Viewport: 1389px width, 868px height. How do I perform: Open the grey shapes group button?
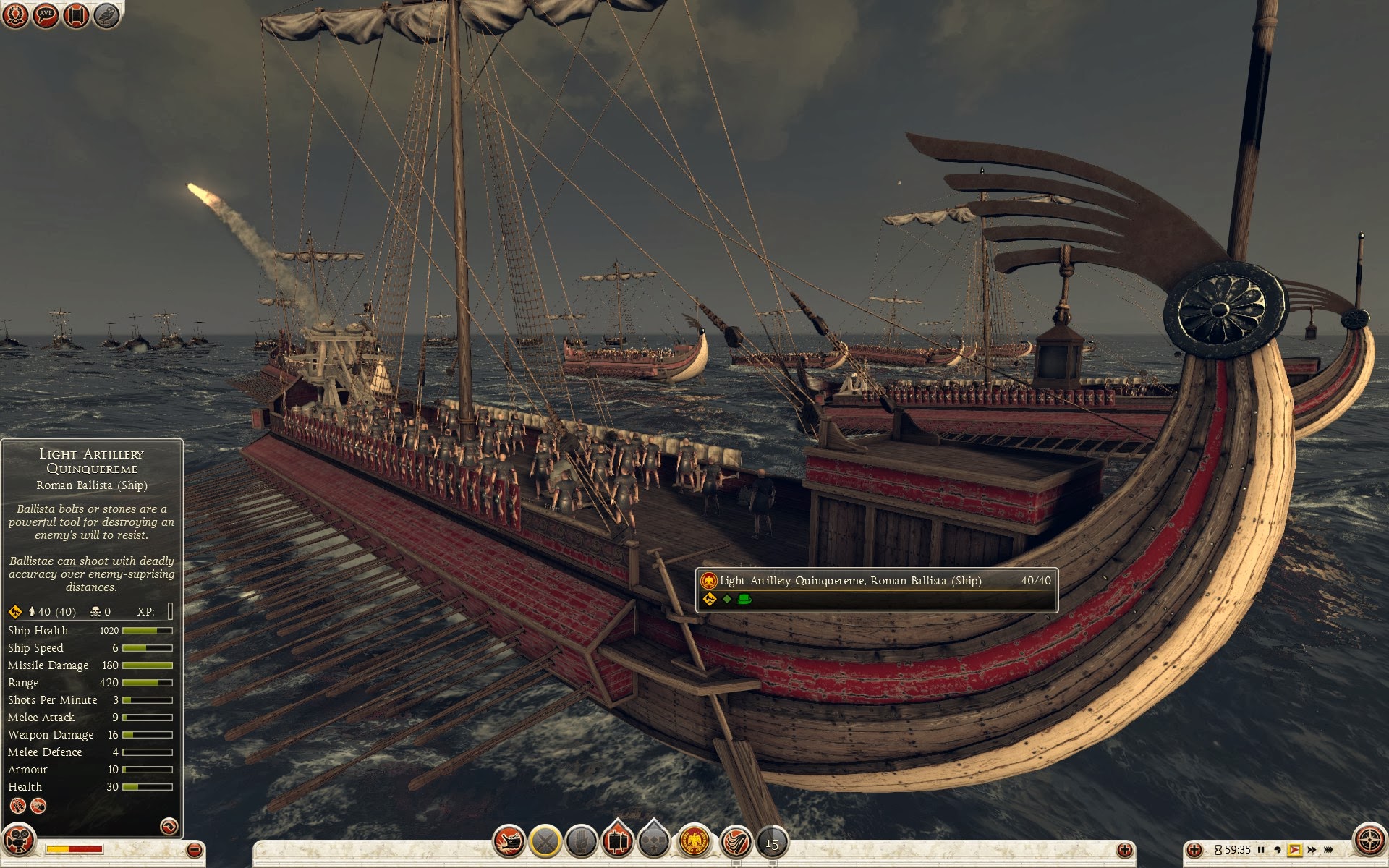[x=654, y=842]
